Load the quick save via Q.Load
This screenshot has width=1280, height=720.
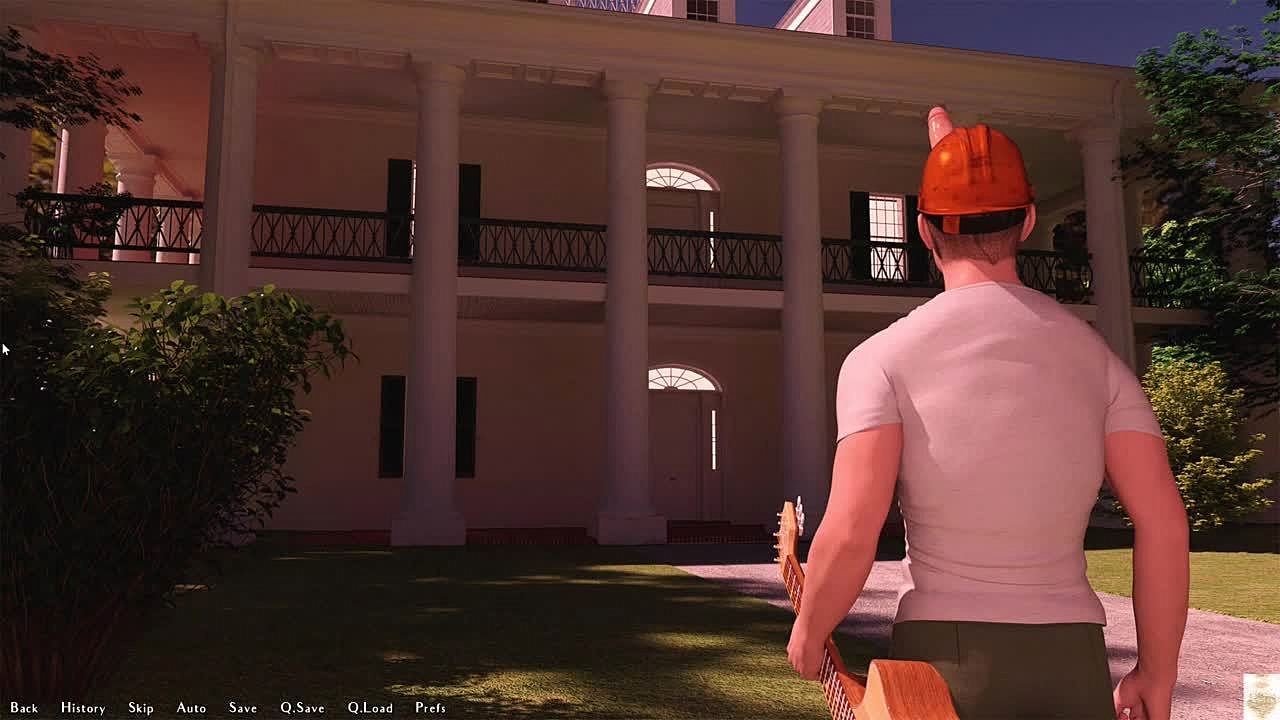tap(370, 708)
